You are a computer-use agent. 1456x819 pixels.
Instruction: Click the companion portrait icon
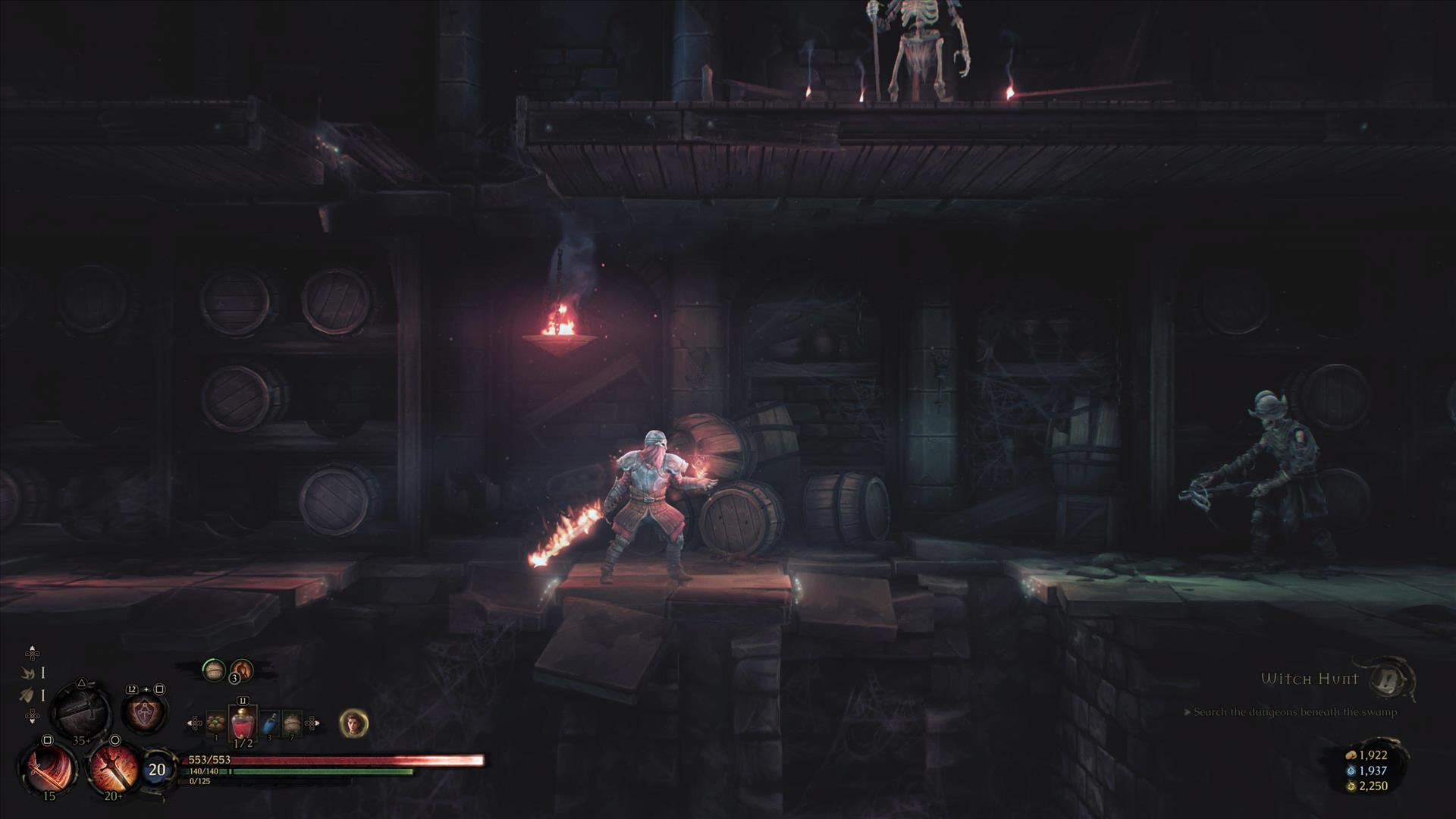coord(353,723)
